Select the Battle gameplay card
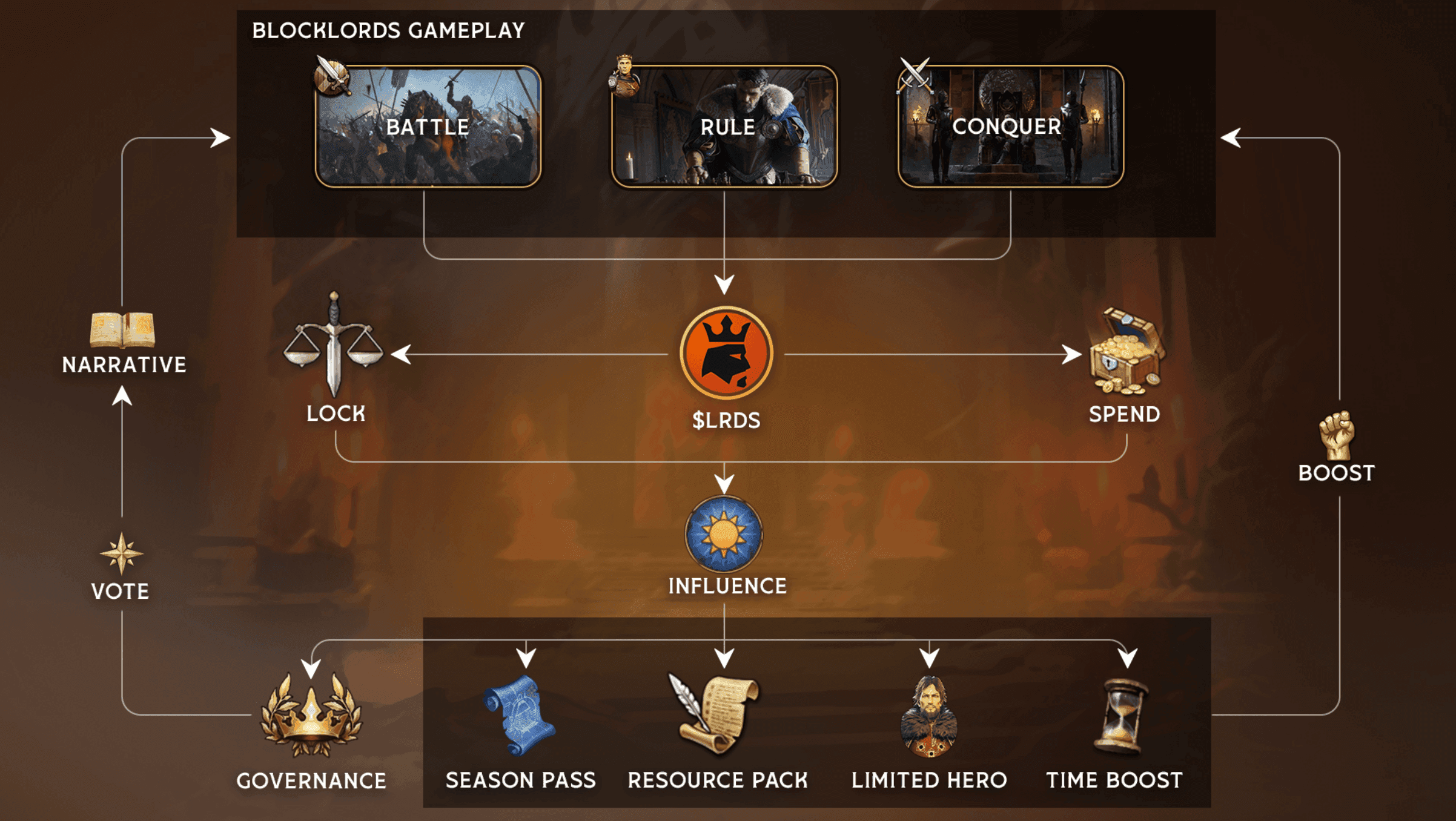Image resolution: width=1456 pixels, height=821 pixels. (428, 127)
